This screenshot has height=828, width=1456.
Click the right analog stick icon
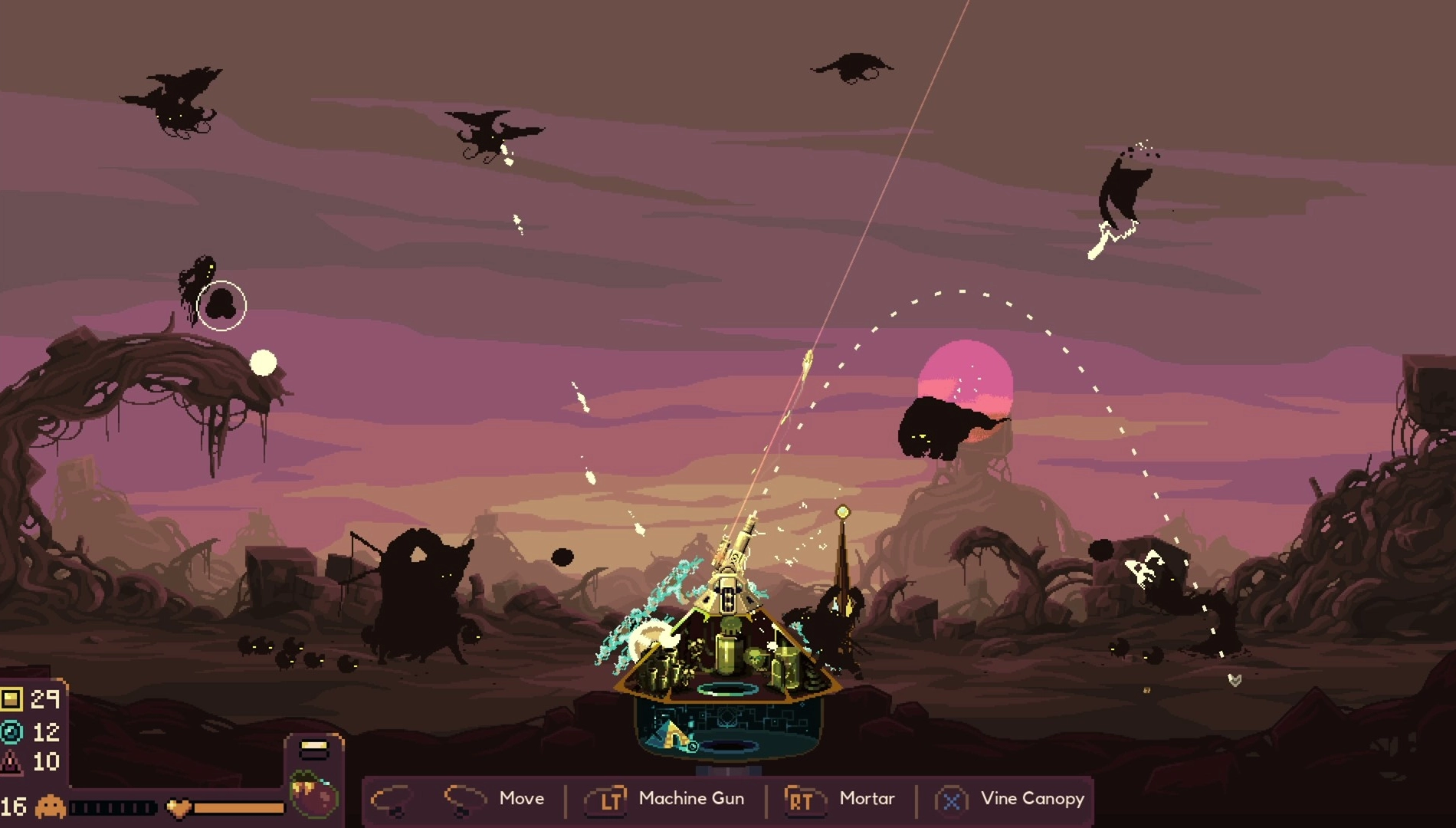(x=467, y=800)
